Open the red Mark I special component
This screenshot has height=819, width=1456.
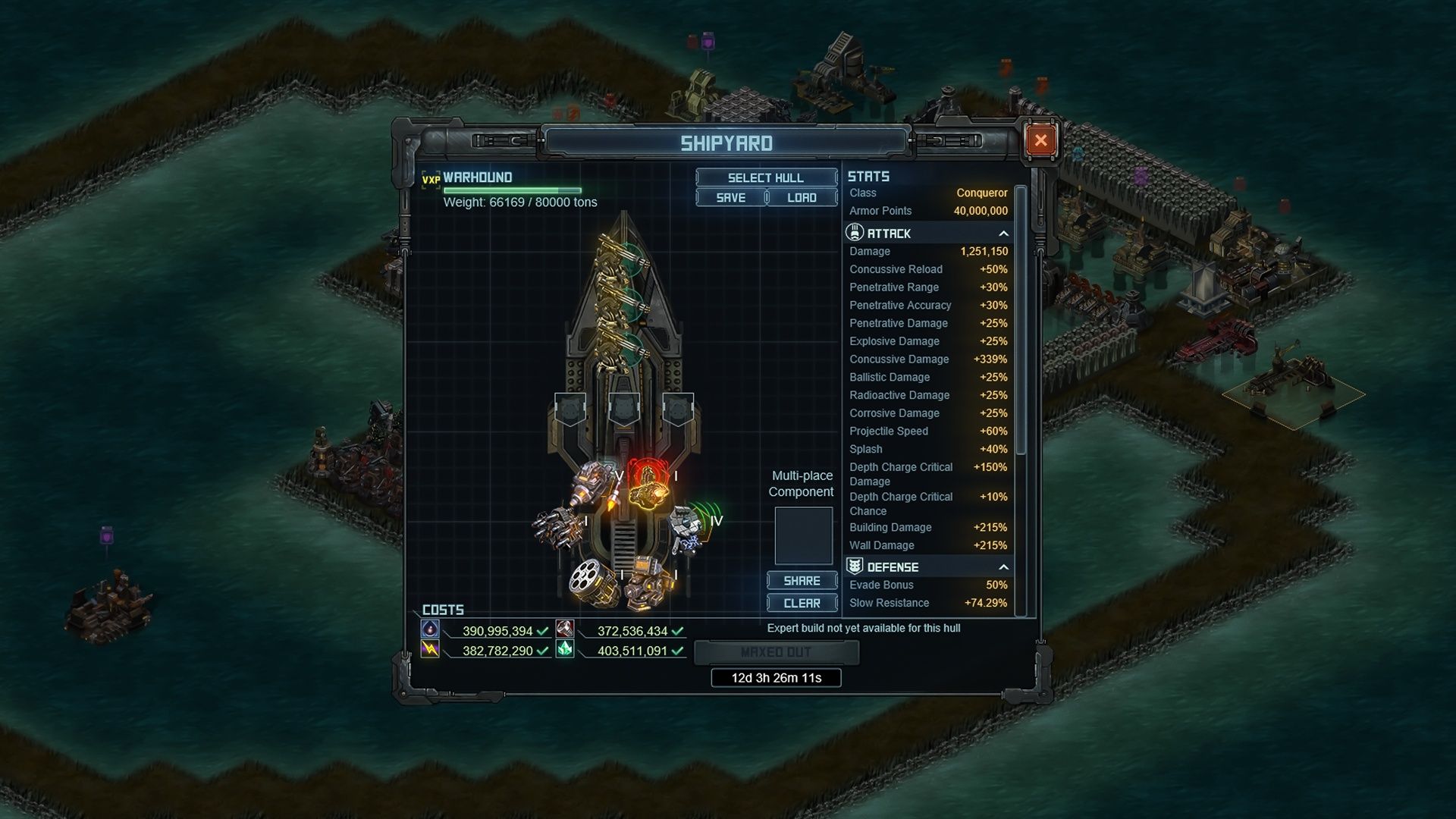point(648,489)
